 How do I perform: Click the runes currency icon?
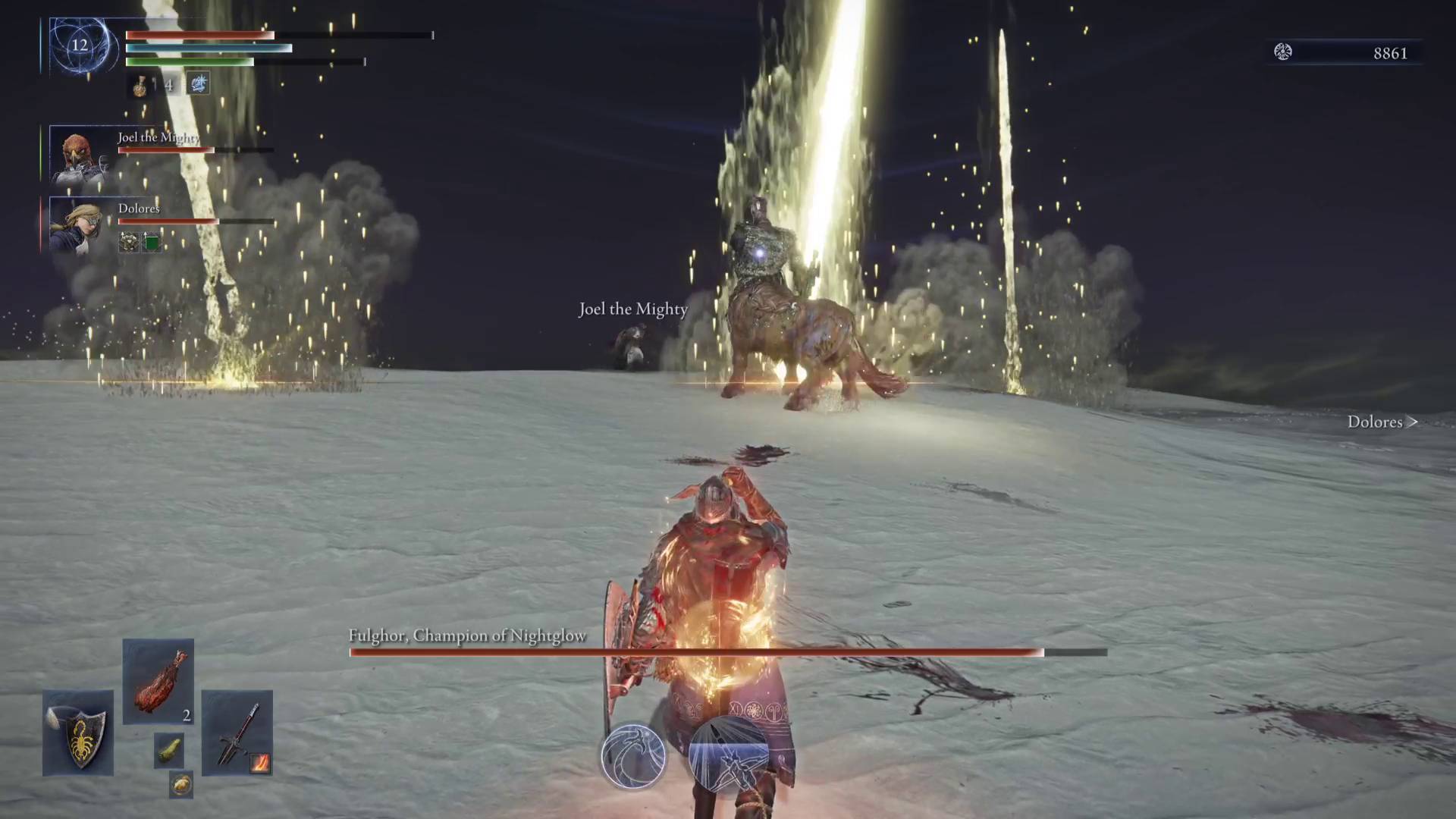coord(1283,52)
